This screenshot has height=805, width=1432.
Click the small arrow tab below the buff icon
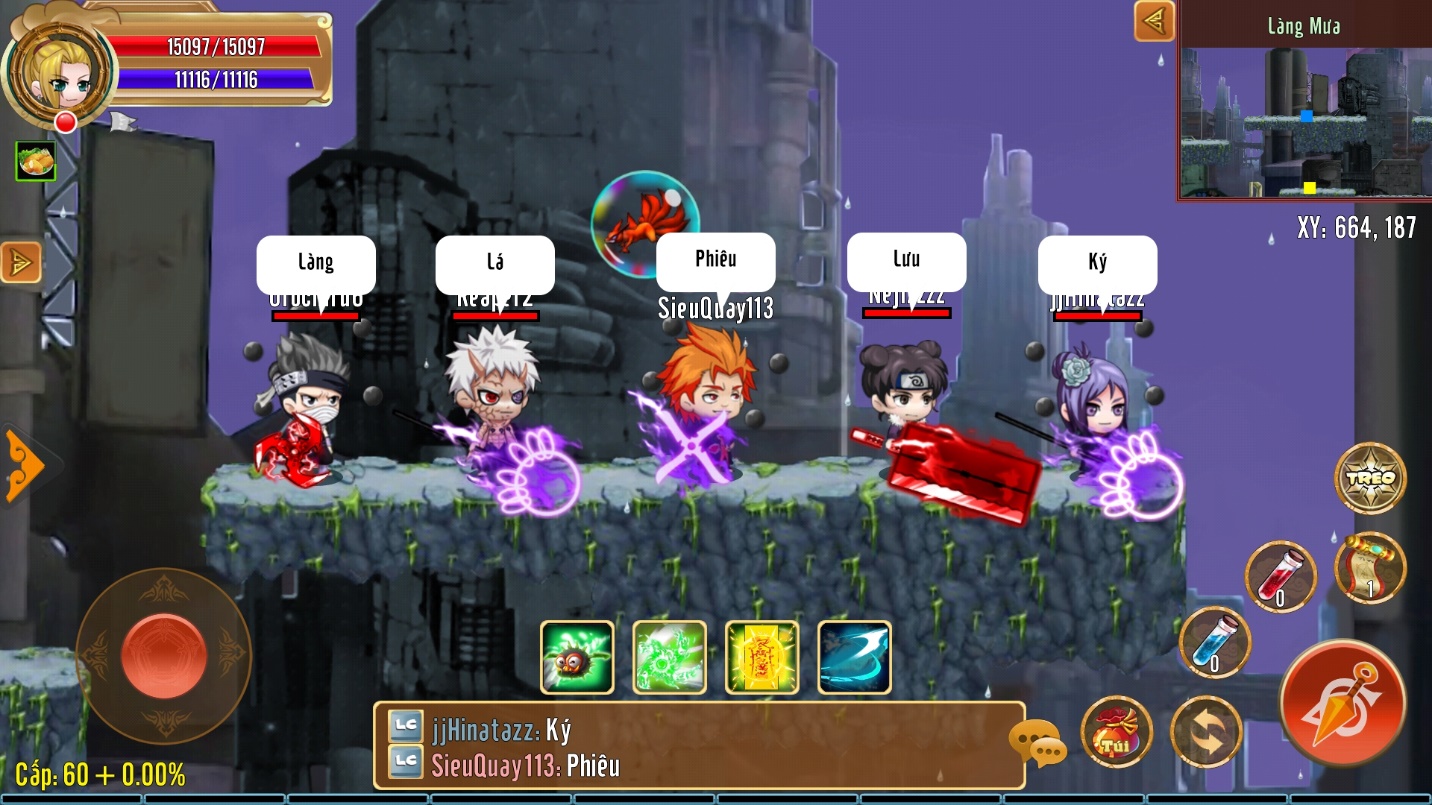(x=21, y=262)
